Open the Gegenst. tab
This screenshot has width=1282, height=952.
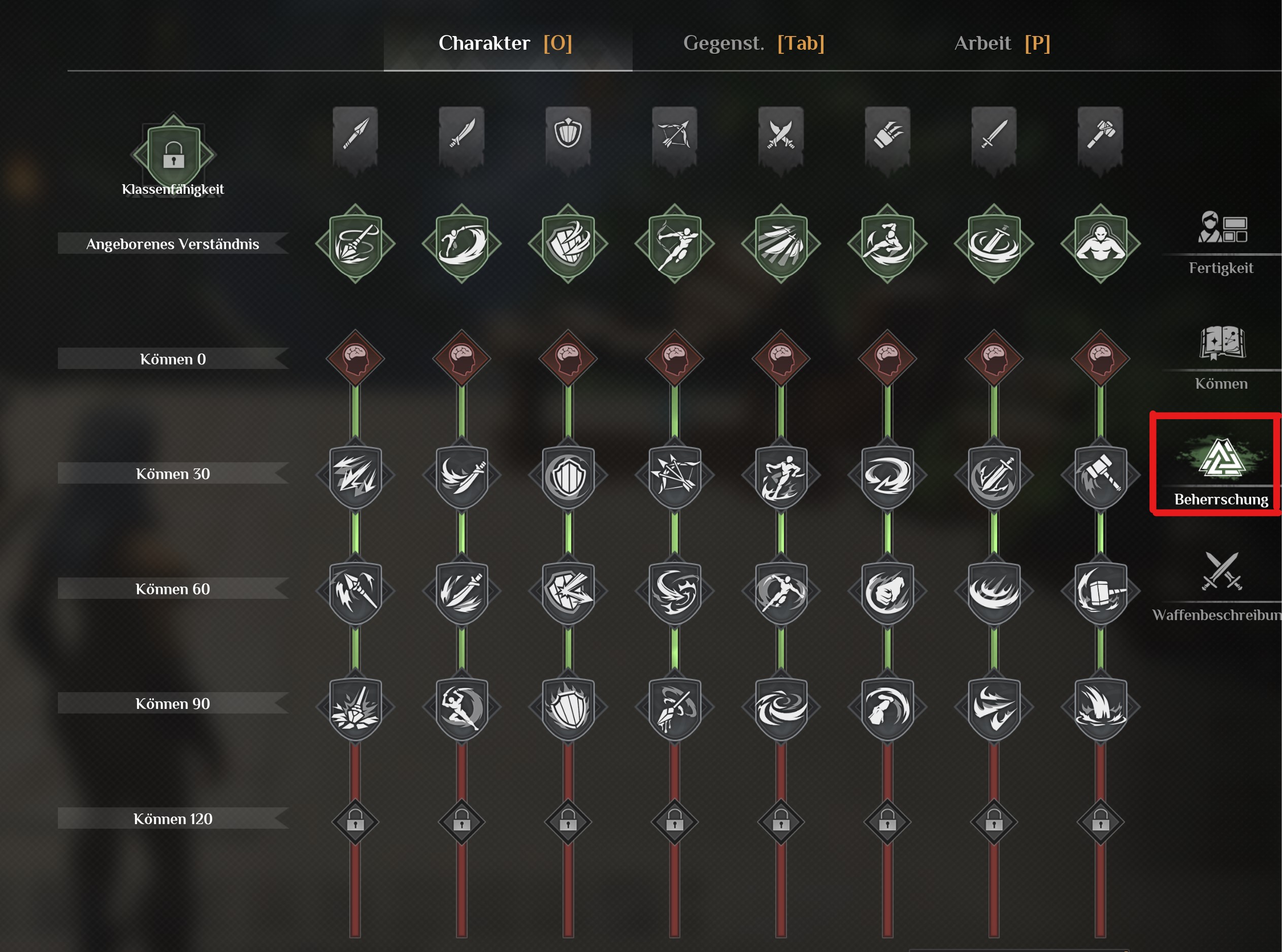pyautogui.click(x=753, y=43)
